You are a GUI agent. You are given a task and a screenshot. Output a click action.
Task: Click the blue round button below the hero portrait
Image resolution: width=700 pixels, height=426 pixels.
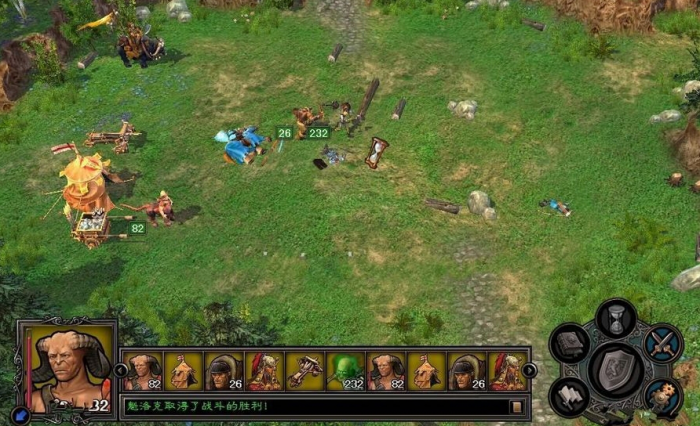coord(21,413)
